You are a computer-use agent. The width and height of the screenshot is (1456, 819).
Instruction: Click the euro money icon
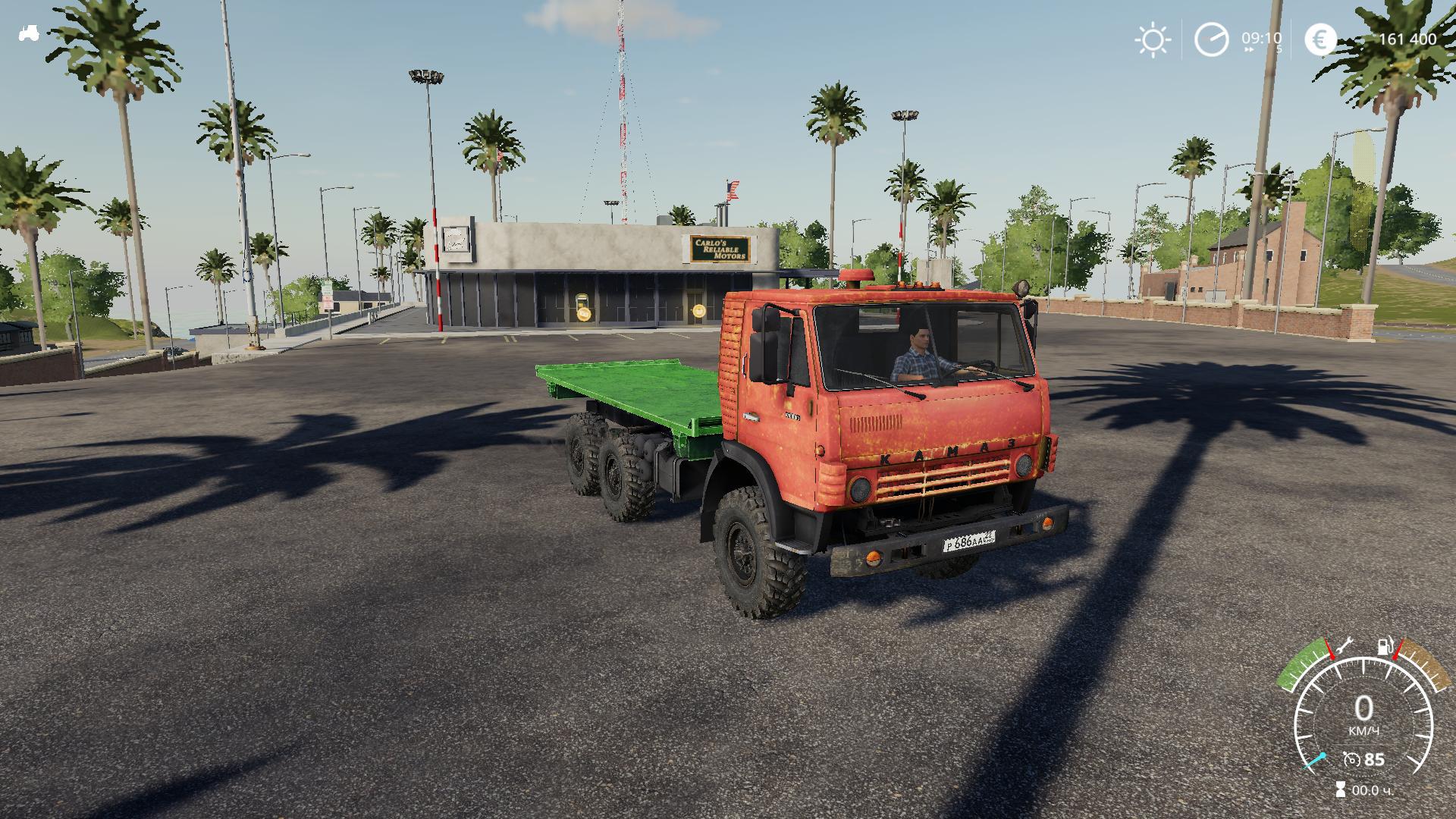[x=1321, y=39]
